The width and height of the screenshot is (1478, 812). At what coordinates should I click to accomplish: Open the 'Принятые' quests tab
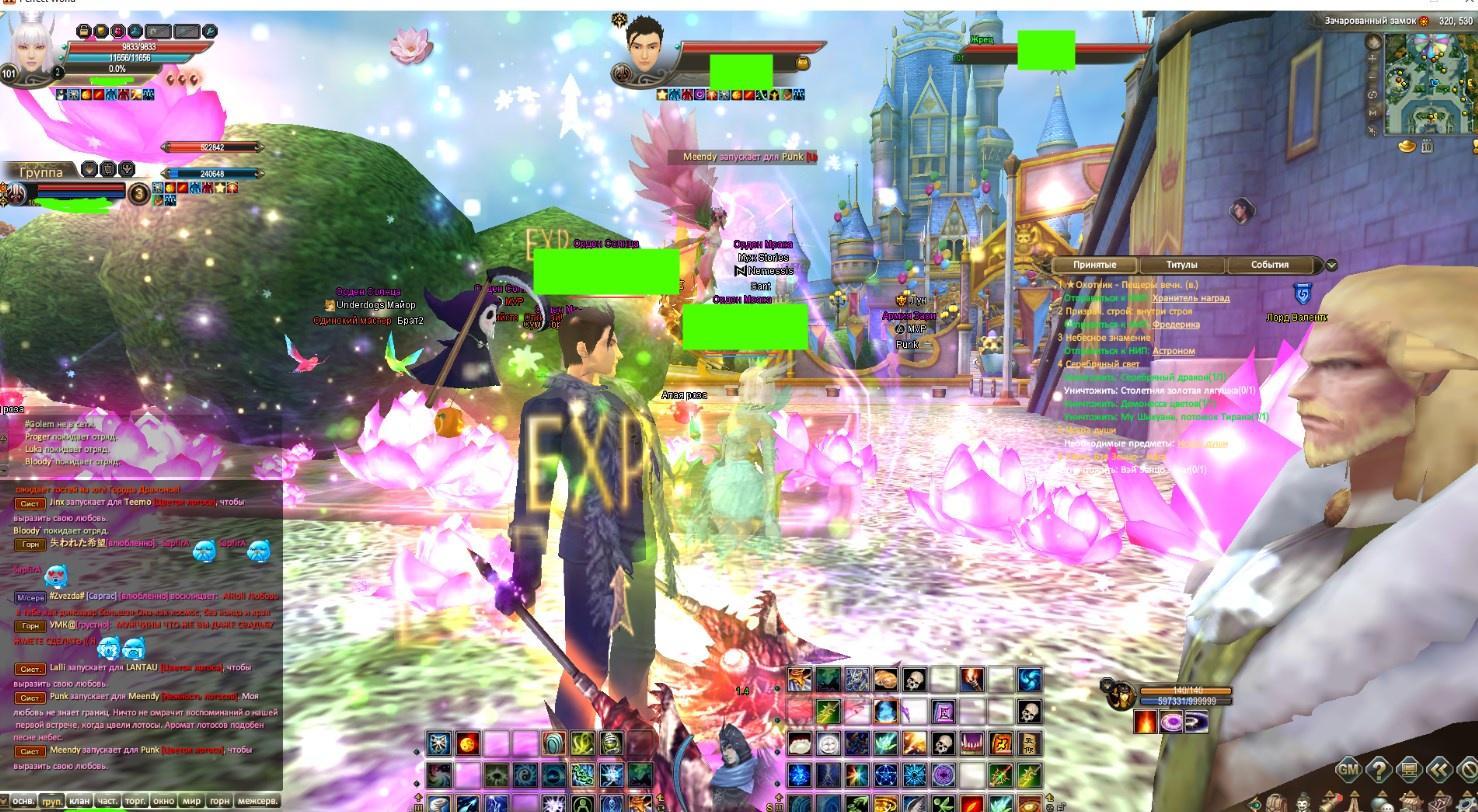point(1095,265)
